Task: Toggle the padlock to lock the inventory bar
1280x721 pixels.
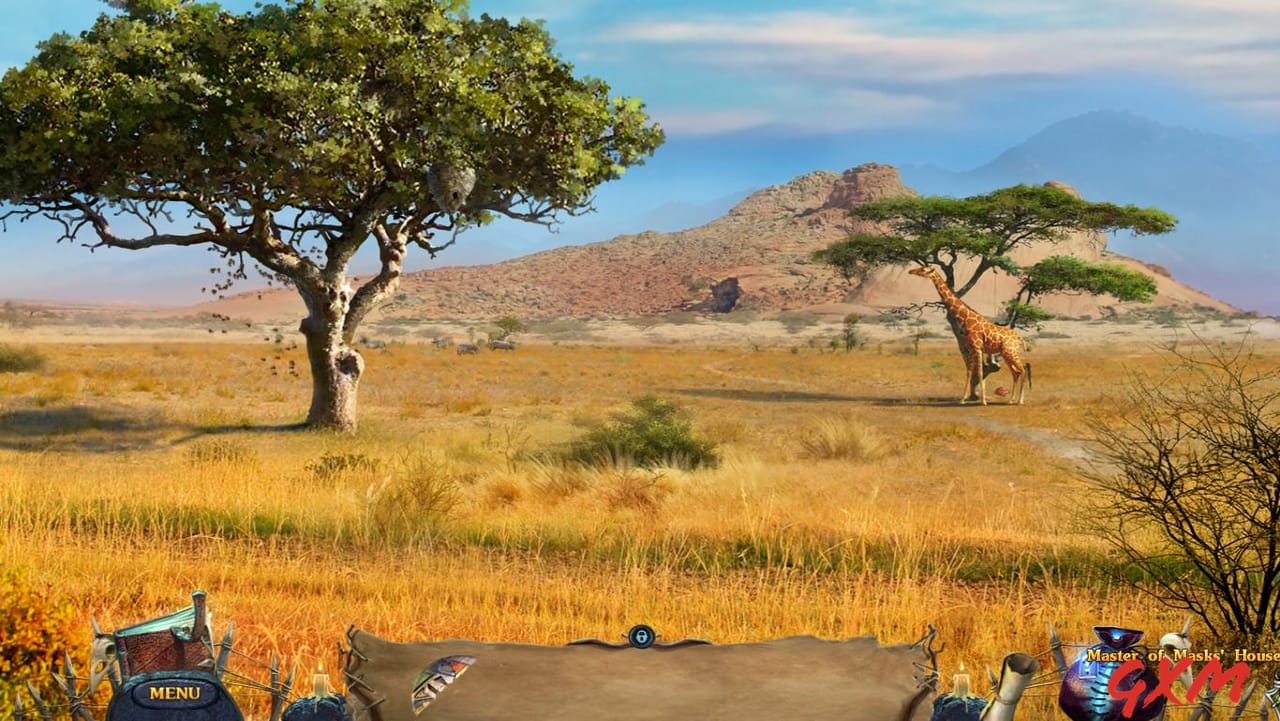Action: tap(640, 637)
